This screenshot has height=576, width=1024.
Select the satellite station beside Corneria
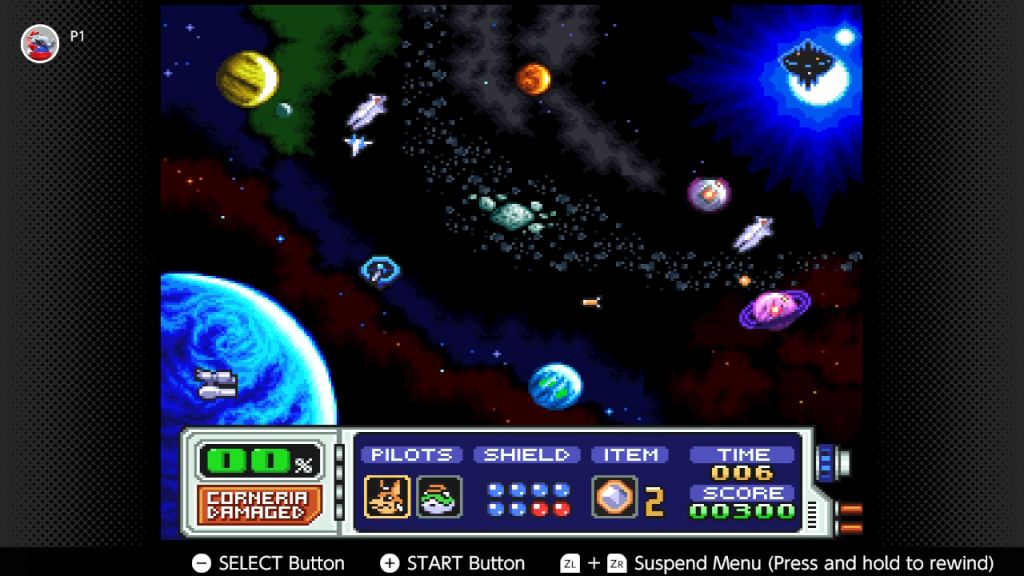[x=216, y=383]
